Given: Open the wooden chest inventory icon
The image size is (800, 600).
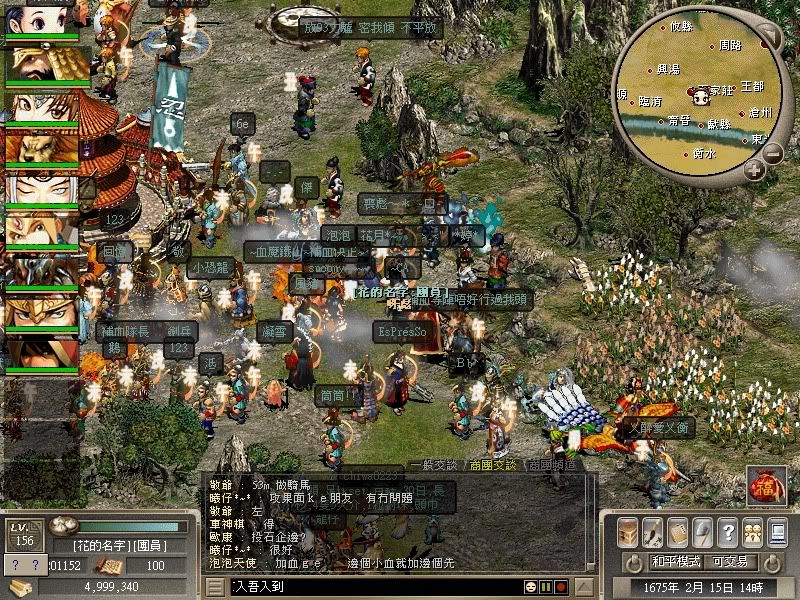Looking at the screenshot, I should click(x=628, y=532).
